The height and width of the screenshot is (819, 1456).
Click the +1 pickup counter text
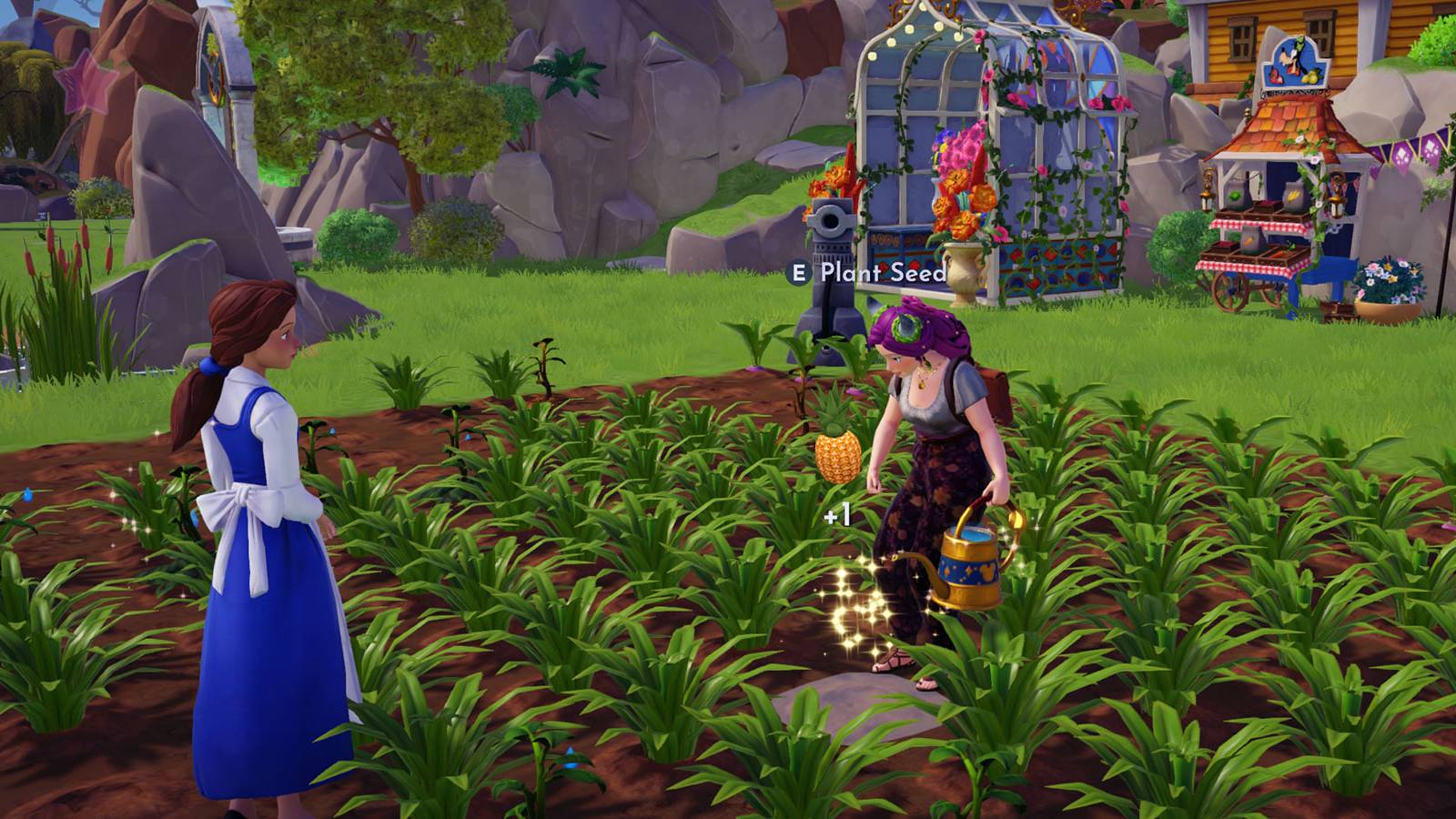click(837, 512)
